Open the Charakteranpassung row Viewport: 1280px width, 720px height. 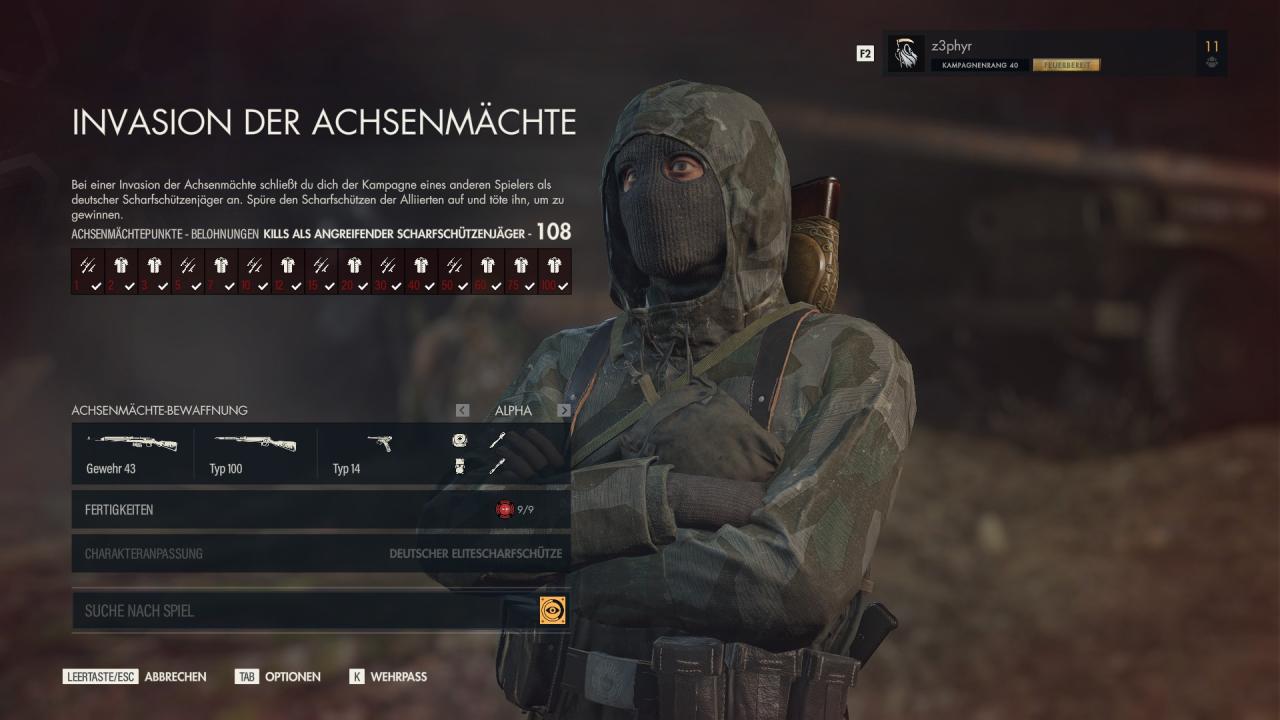[x=320, y=553]
